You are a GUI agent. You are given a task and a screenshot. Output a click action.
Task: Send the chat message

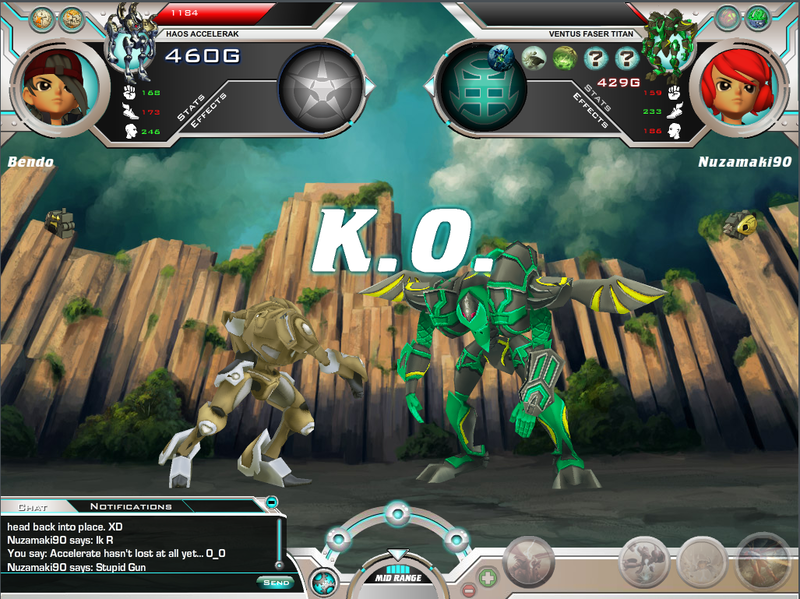[275, 582]
